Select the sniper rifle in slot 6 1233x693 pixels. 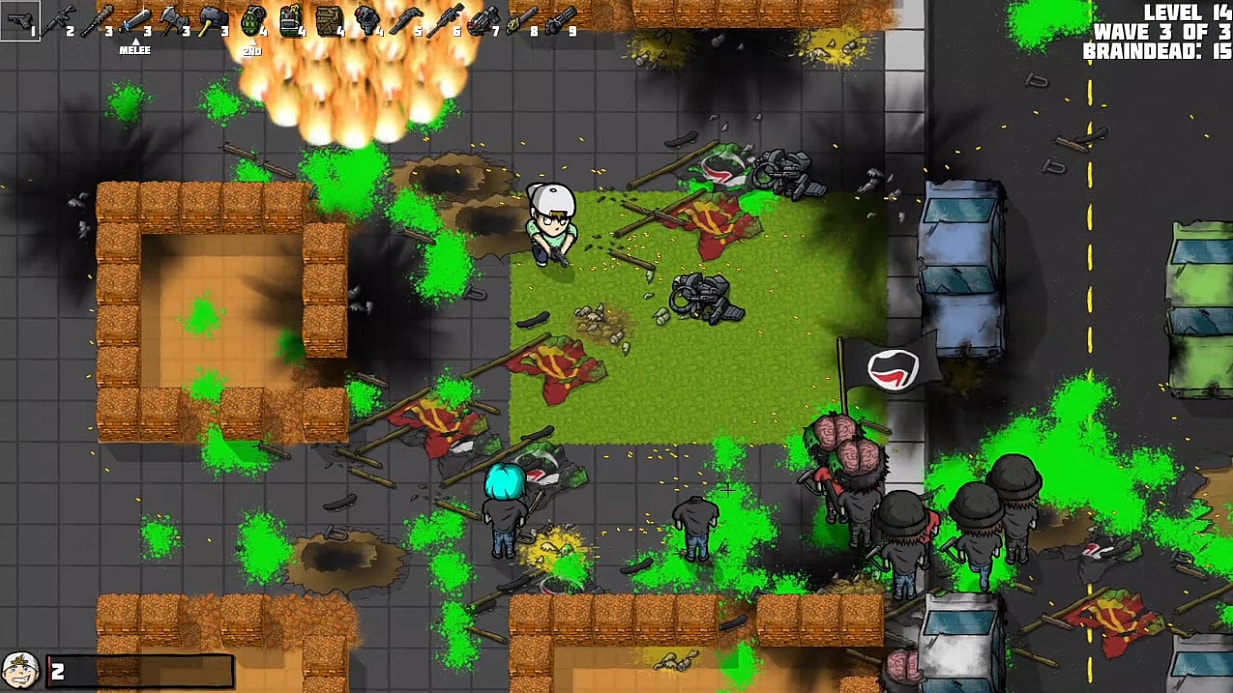tap(444, 20)
